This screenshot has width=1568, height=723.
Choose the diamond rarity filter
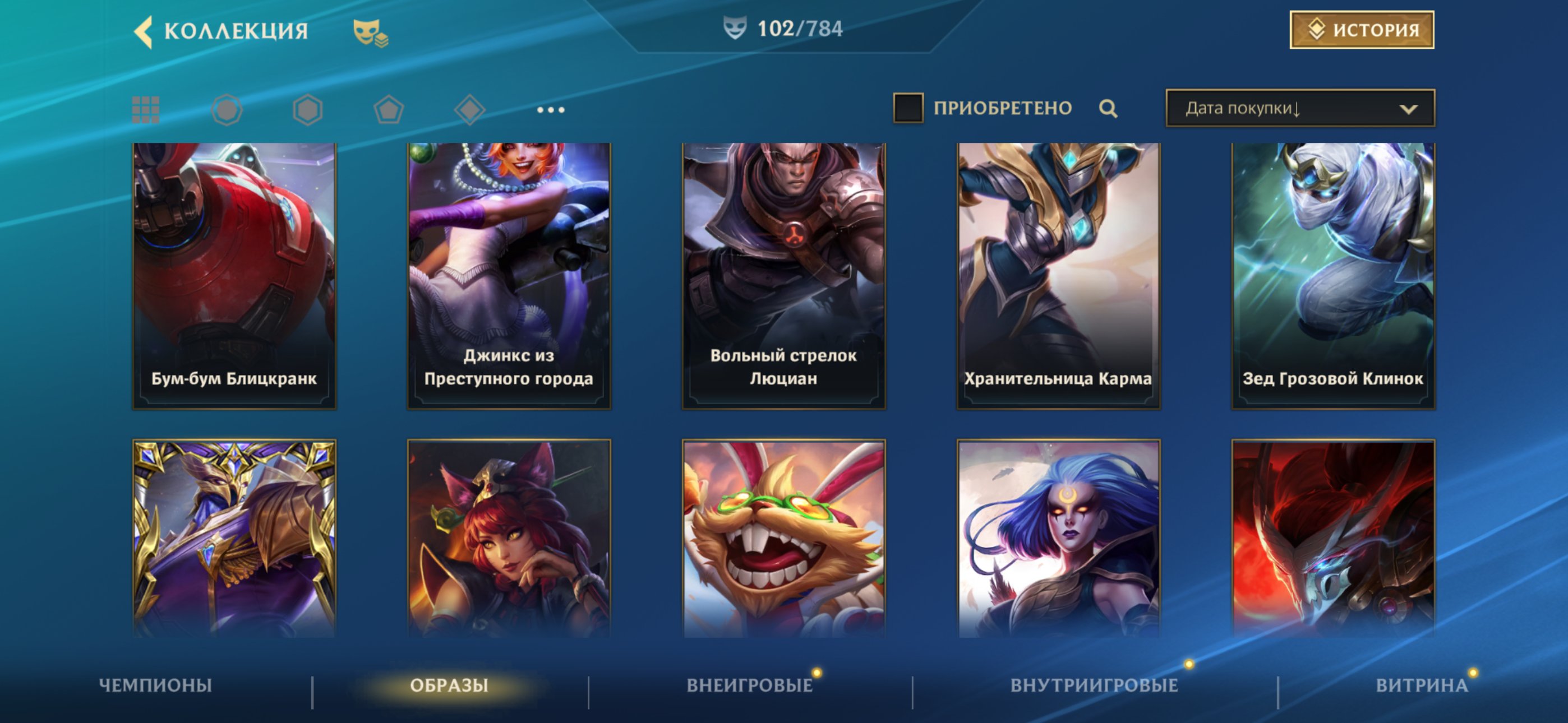point(469,110)
